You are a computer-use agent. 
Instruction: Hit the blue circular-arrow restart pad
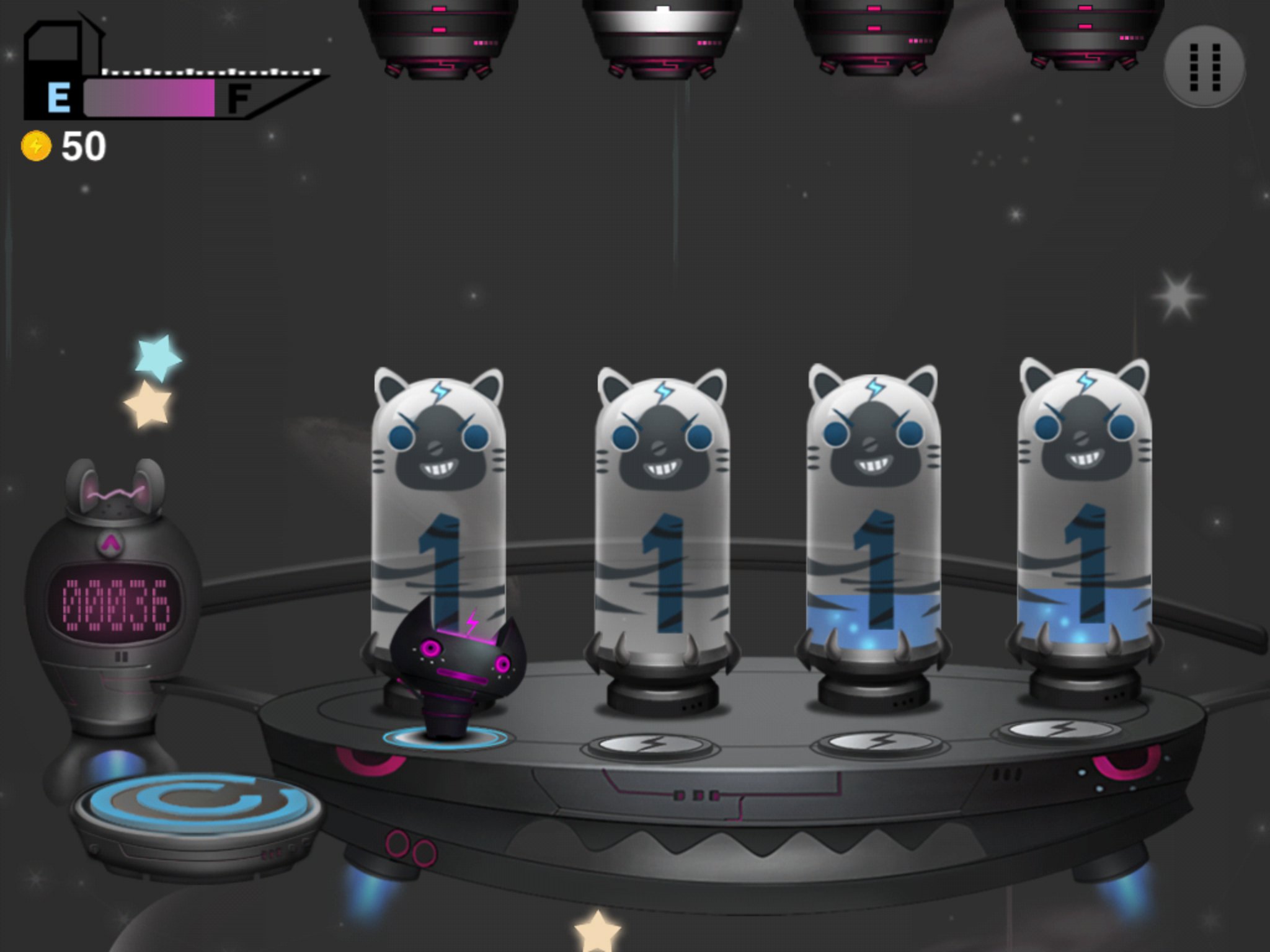click(197, 804)
